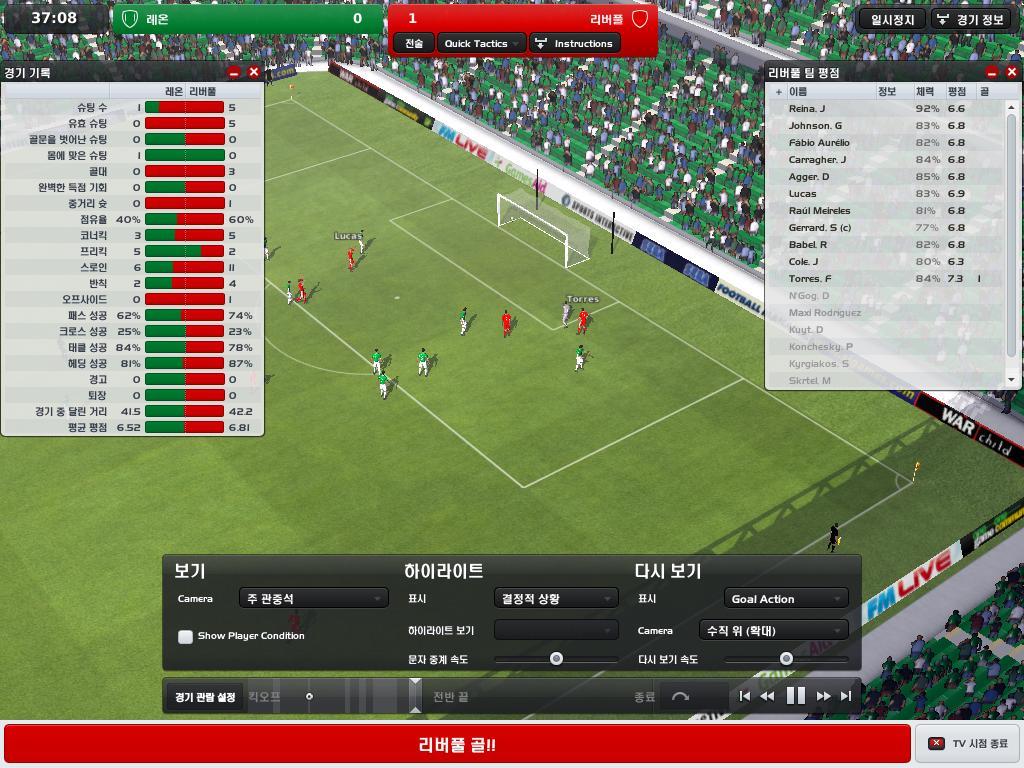Select Torres, F in the ratings list
The height and width of the screenshot is (768, 1024).
pyautogui.click(x=810, y=279)
